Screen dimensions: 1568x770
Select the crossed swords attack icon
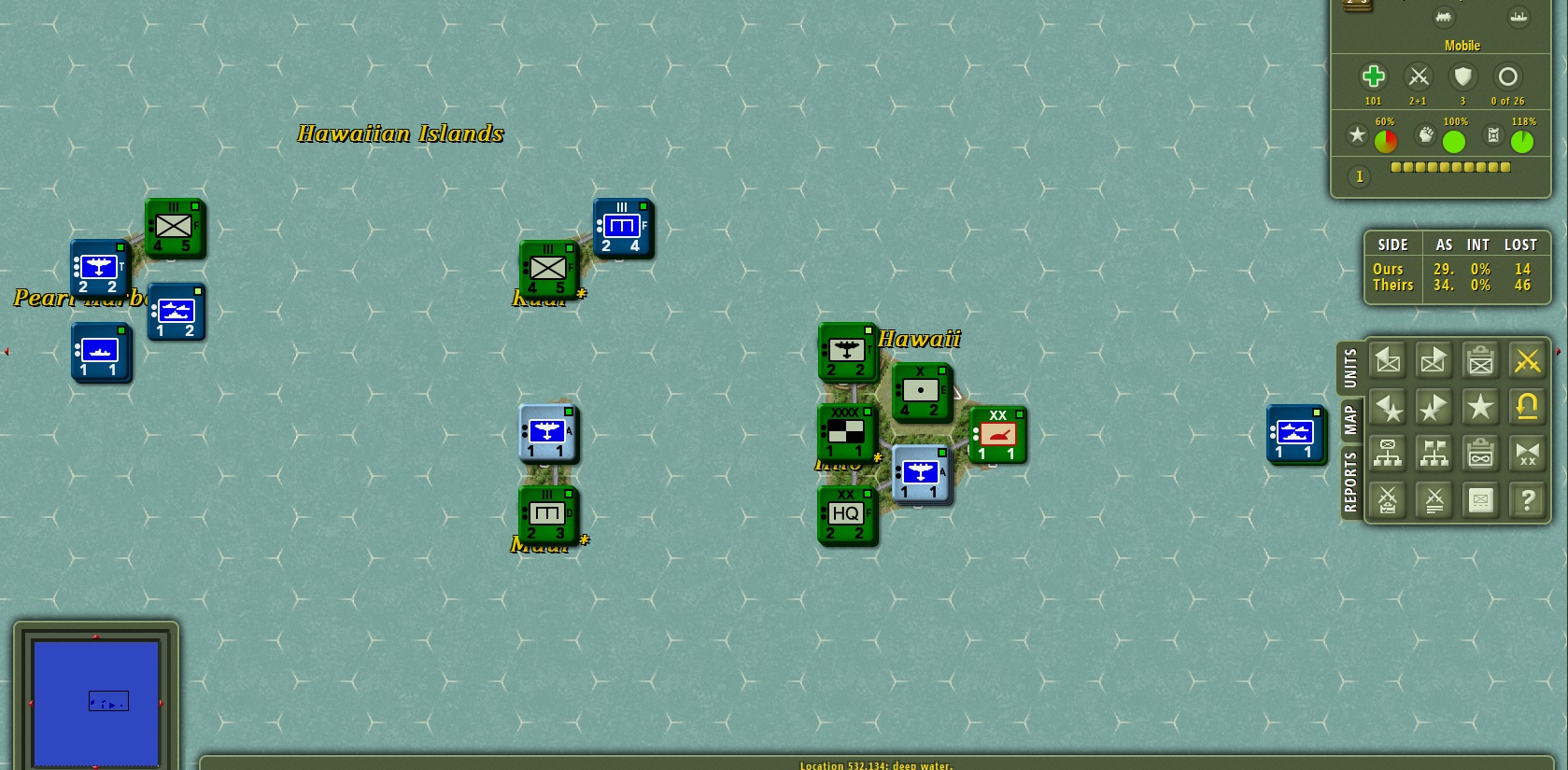point(1528,360)
